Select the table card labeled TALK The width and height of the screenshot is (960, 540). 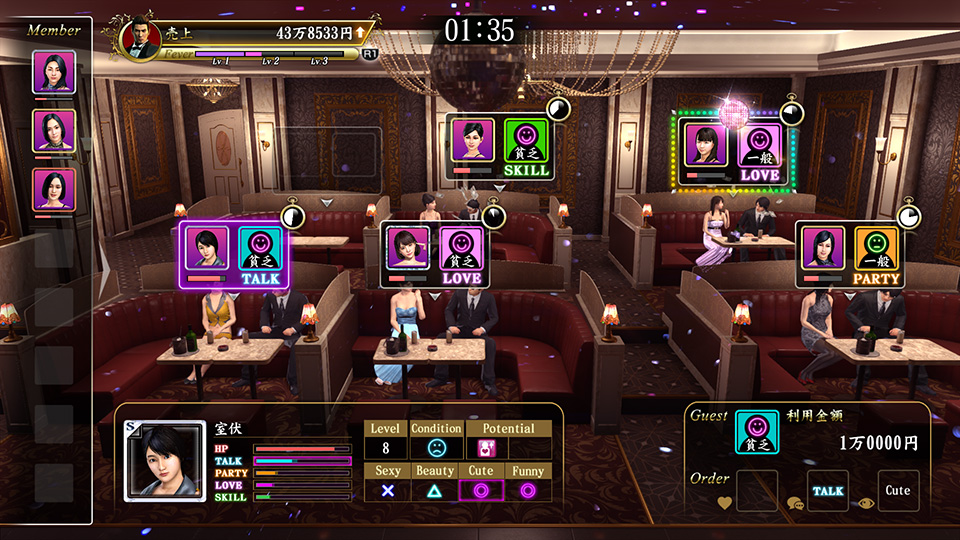click(237, 256)
